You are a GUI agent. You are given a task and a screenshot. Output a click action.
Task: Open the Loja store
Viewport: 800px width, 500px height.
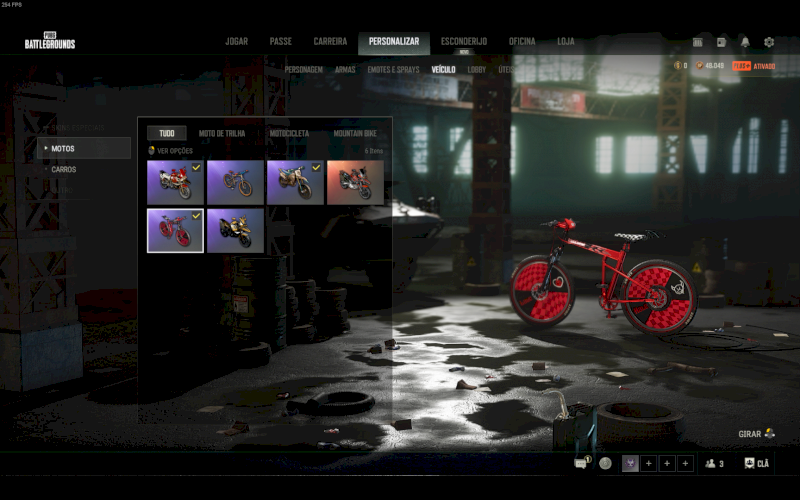(566, 42)
